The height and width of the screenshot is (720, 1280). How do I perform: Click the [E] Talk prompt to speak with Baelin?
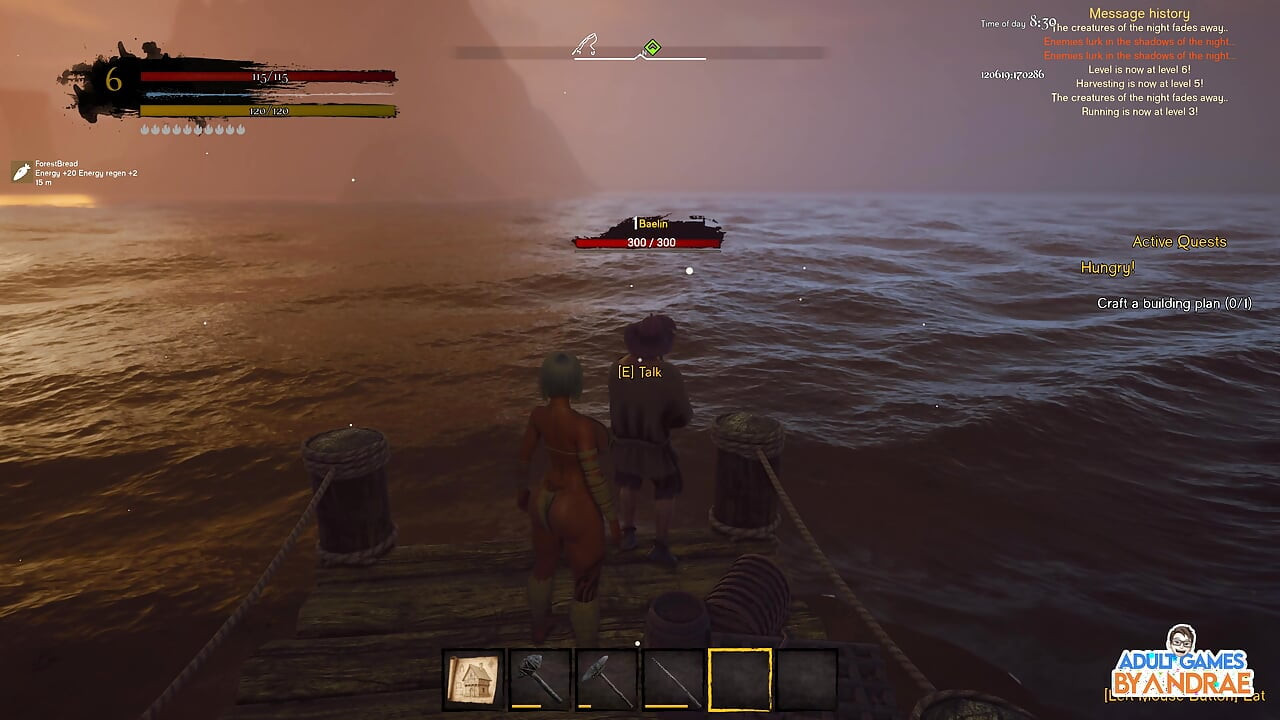[642, 370]
